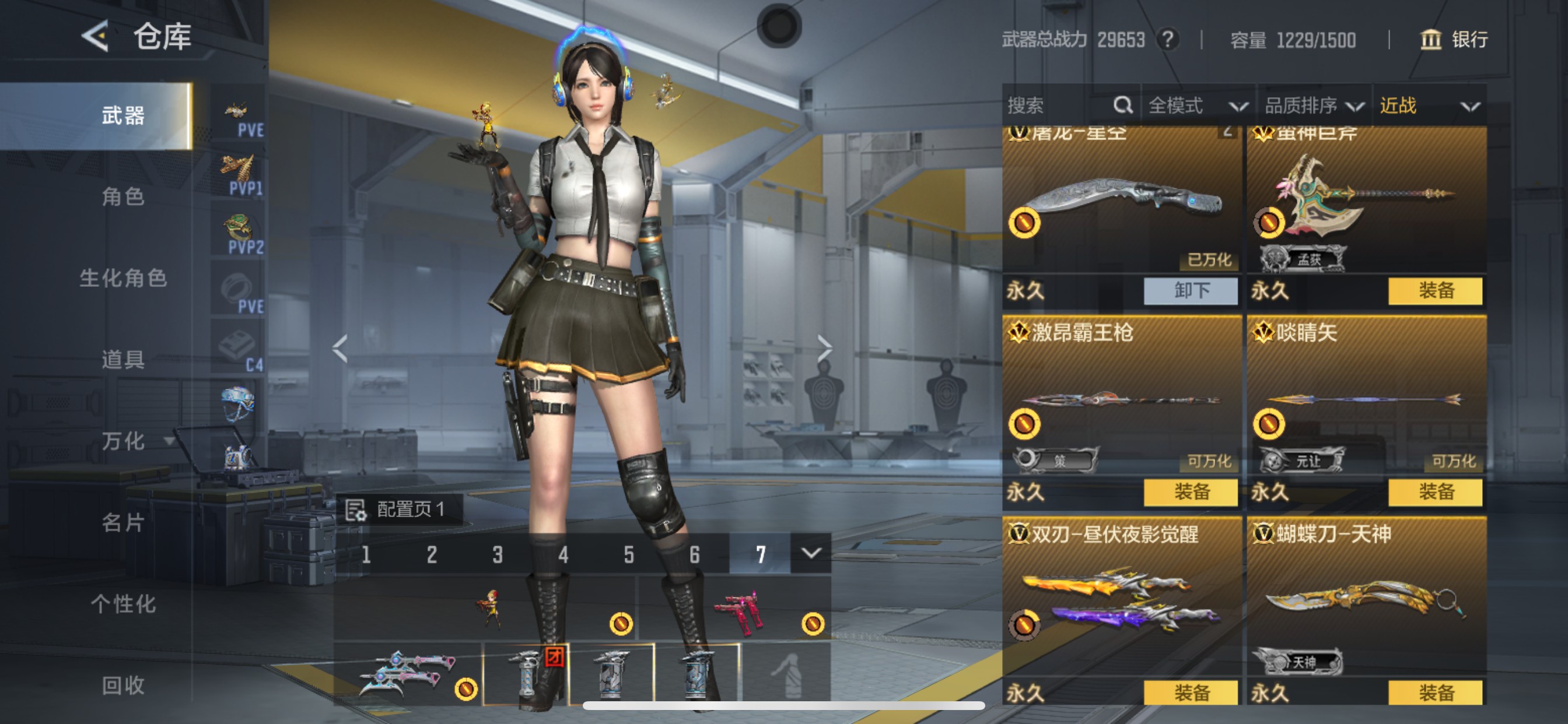
Task: Switch to loadout slot 3
Action: coord(498,554)
